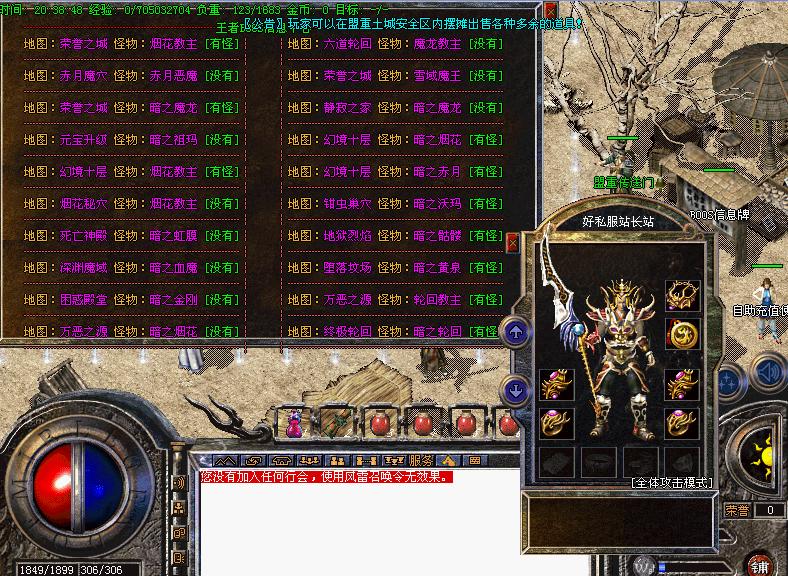Toggle the sound speaker icon
The height and width of the screenshot is (576, 788).
(768, 376)
